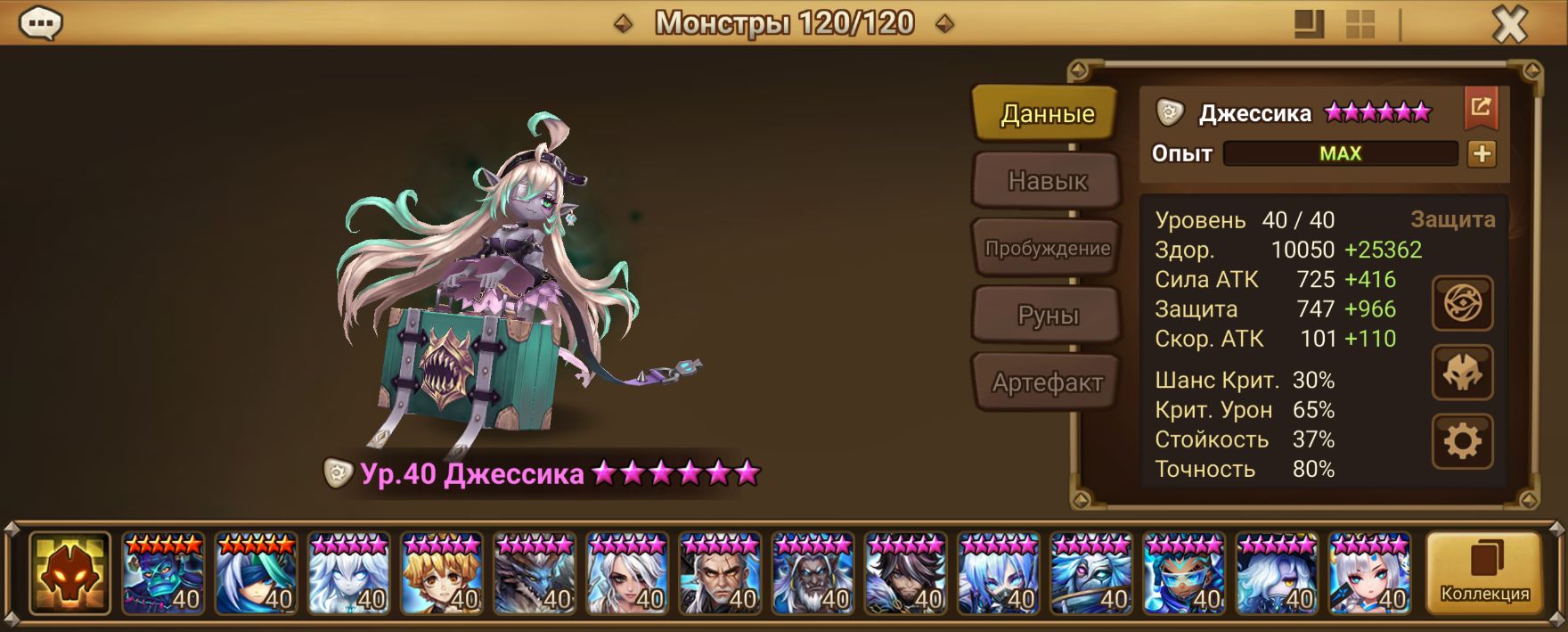Image resolution: width=1568 pixels, height=632 pixels.
Task: Click the red share icon beside Джессика
Action: pyautogui.click(x=1480, y=109)
